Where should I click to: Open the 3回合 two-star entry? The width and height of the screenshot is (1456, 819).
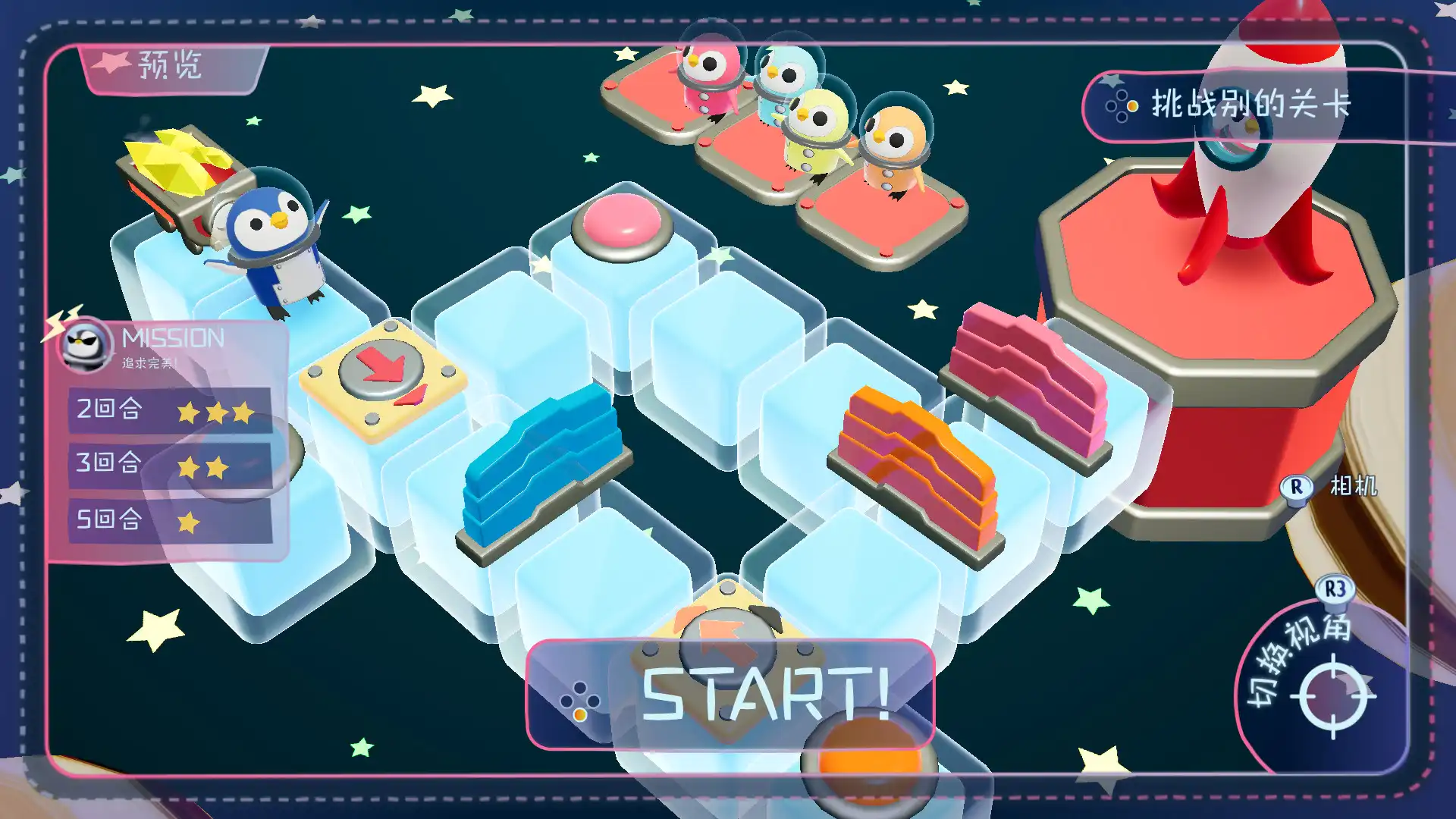(x=163, y=463)
